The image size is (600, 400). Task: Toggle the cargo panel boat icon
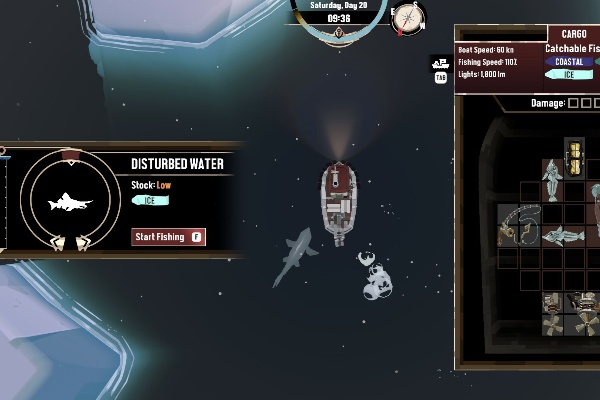pos(440,63)
